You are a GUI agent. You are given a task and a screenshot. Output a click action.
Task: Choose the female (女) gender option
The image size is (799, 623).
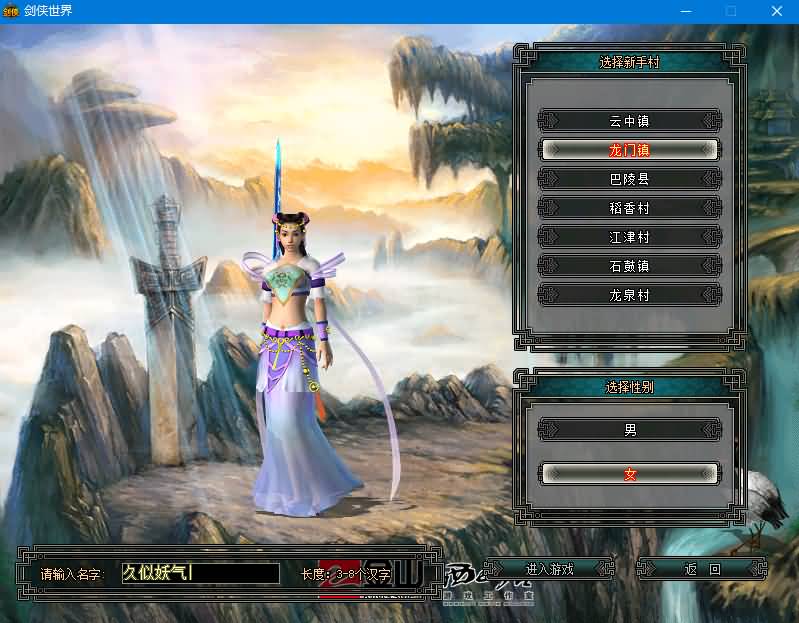(x=629, y=474)
